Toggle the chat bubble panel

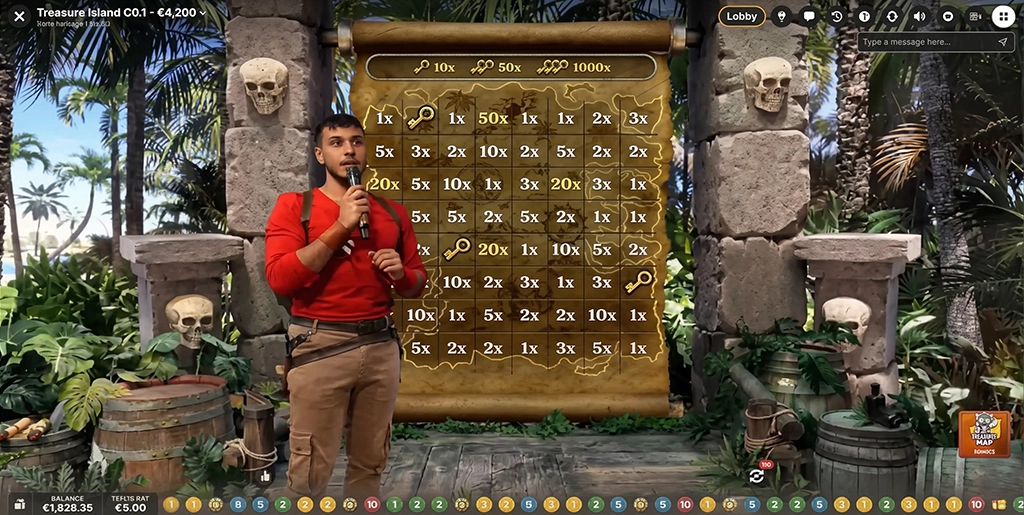tap(809, 16)
